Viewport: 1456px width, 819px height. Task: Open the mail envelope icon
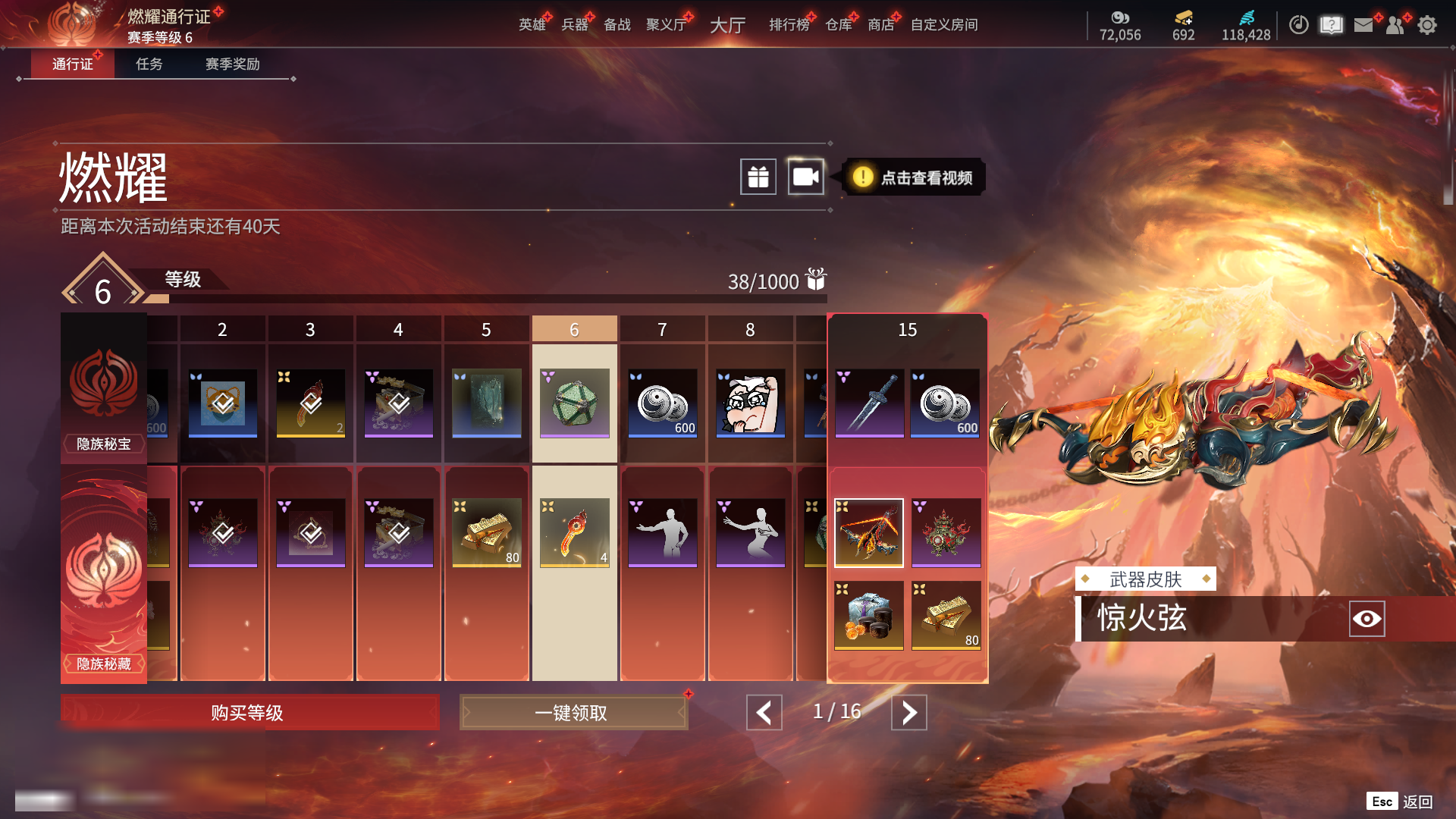1363,25
